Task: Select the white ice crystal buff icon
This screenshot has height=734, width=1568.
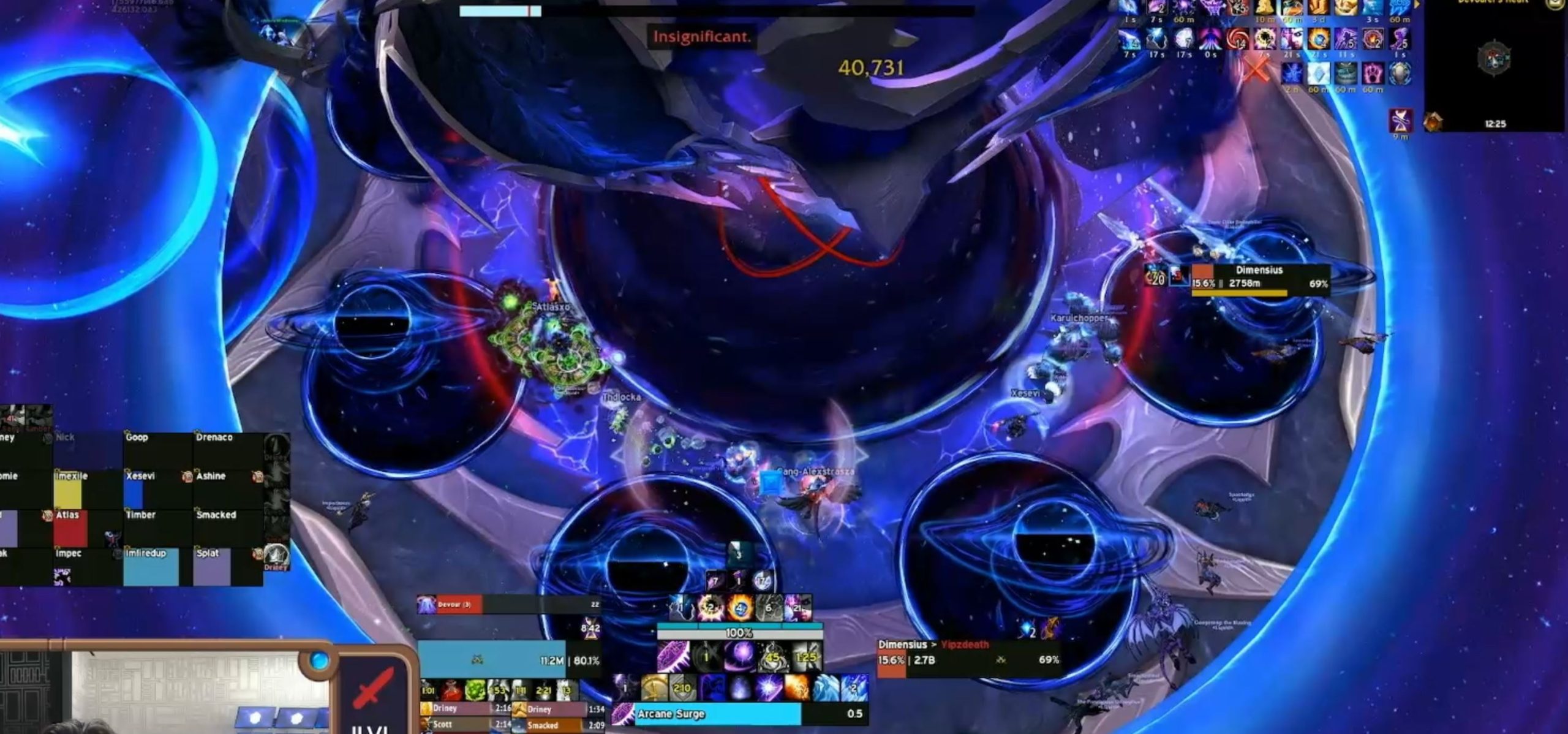Action: [x=1318, y=74]
